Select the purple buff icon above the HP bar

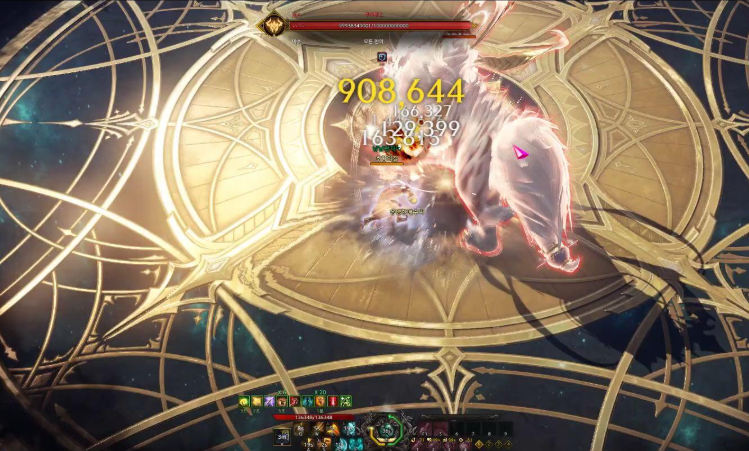tap(269, 401)
